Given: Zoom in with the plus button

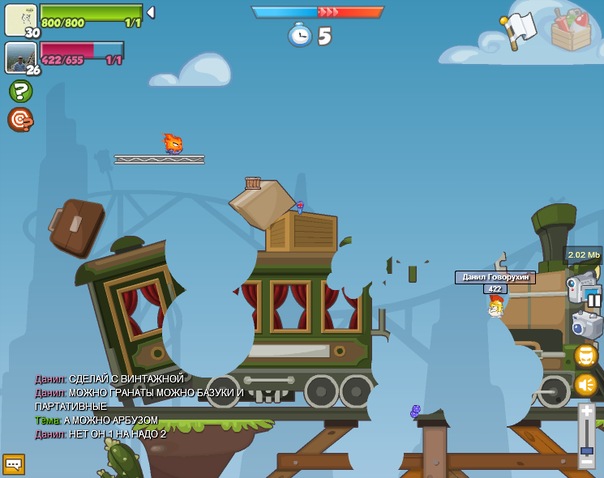Looking at the screenshot, I should pos(586,412).
